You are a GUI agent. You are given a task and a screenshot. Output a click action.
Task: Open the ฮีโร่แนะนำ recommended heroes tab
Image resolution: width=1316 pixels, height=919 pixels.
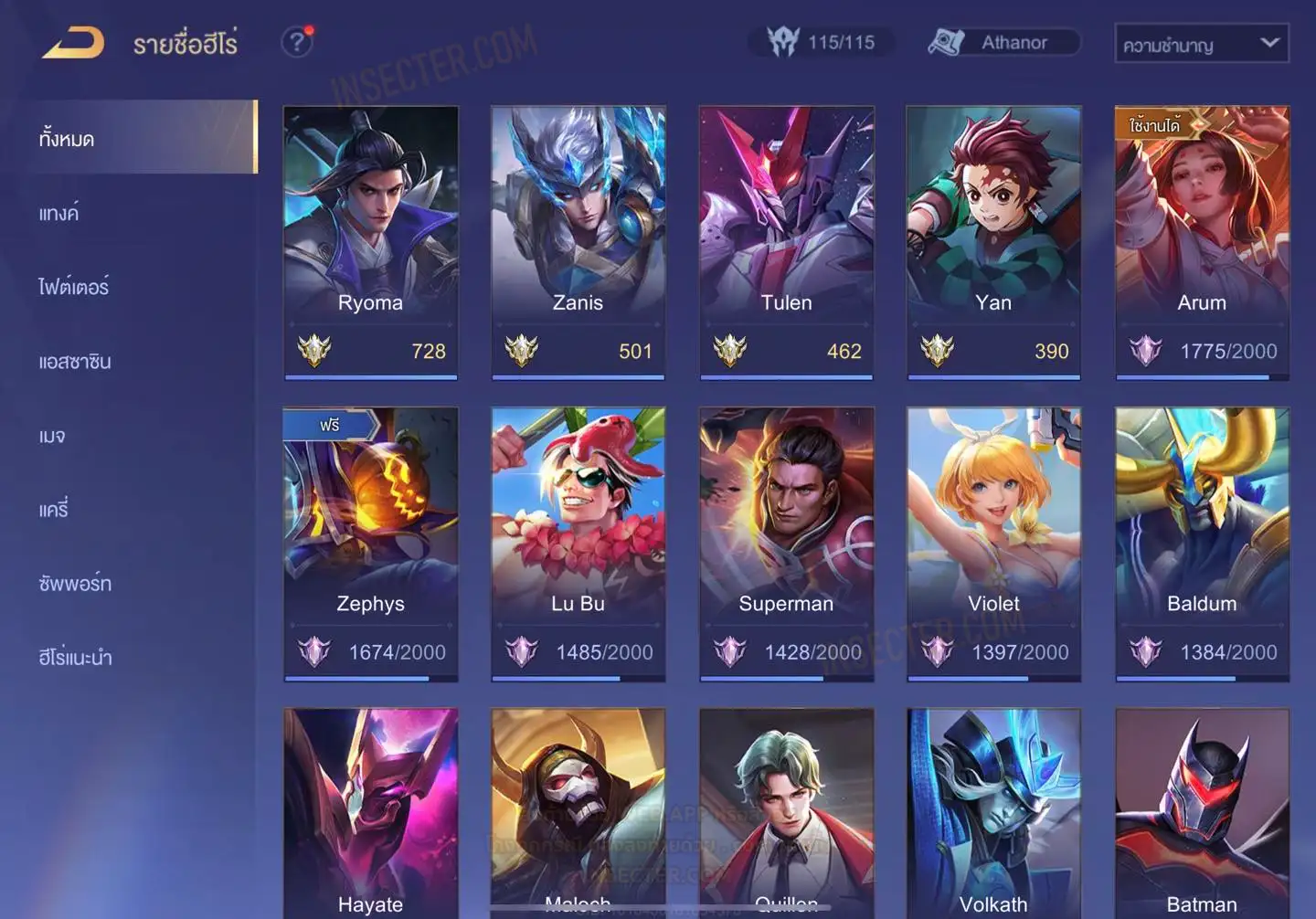[x=76, y=658]
